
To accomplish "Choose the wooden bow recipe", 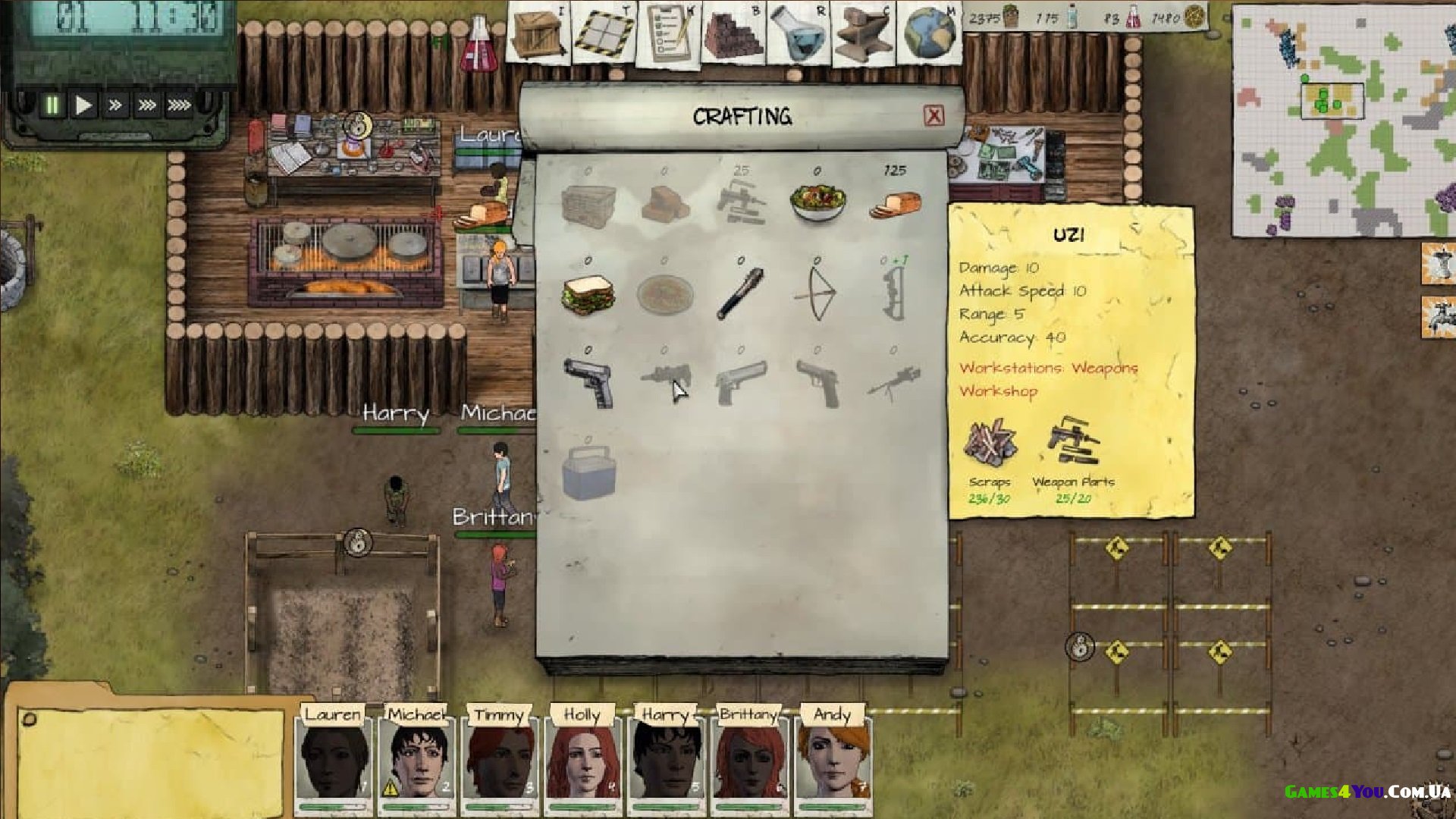I will 817,293.
